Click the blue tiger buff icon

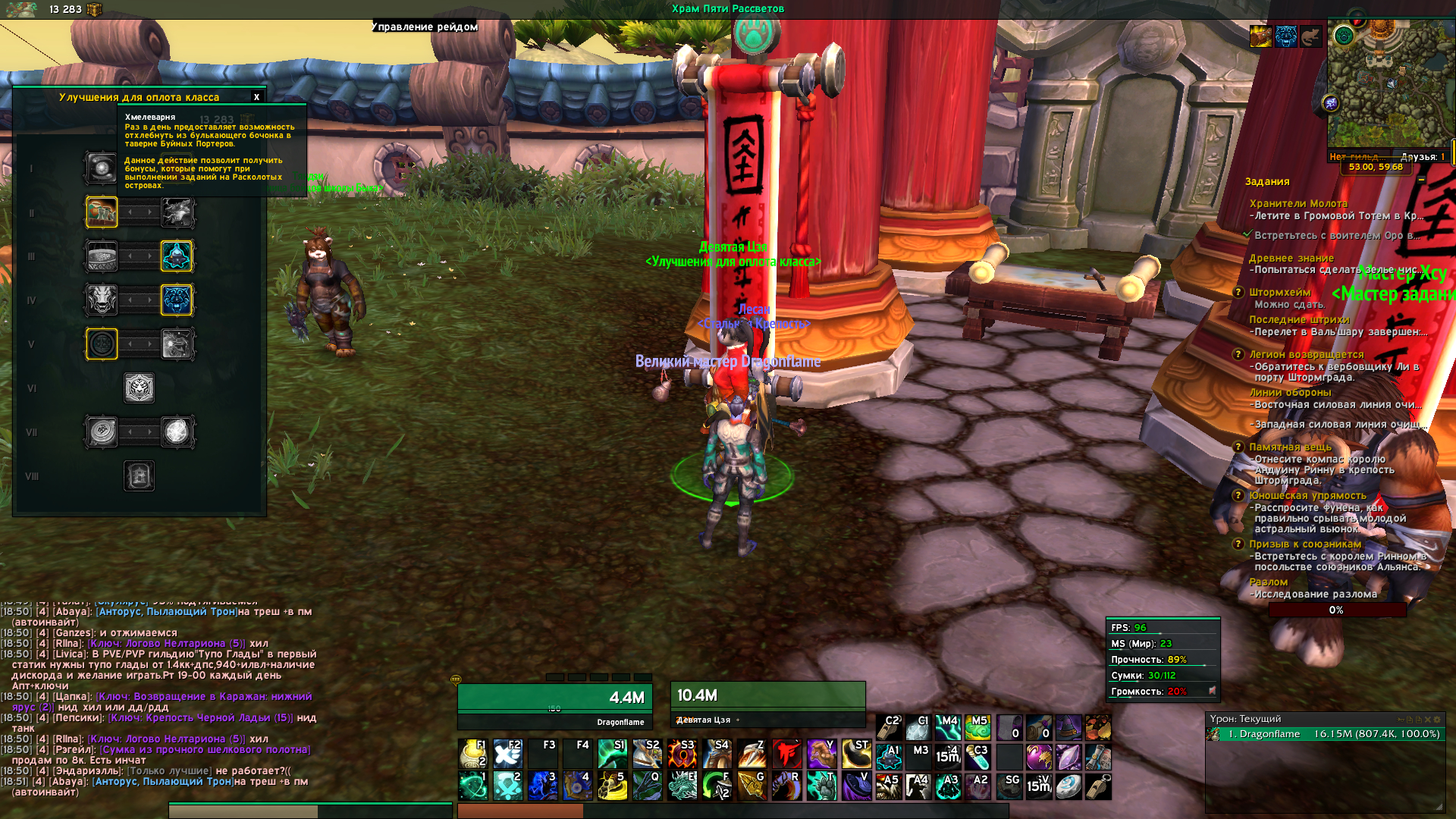1285,36
